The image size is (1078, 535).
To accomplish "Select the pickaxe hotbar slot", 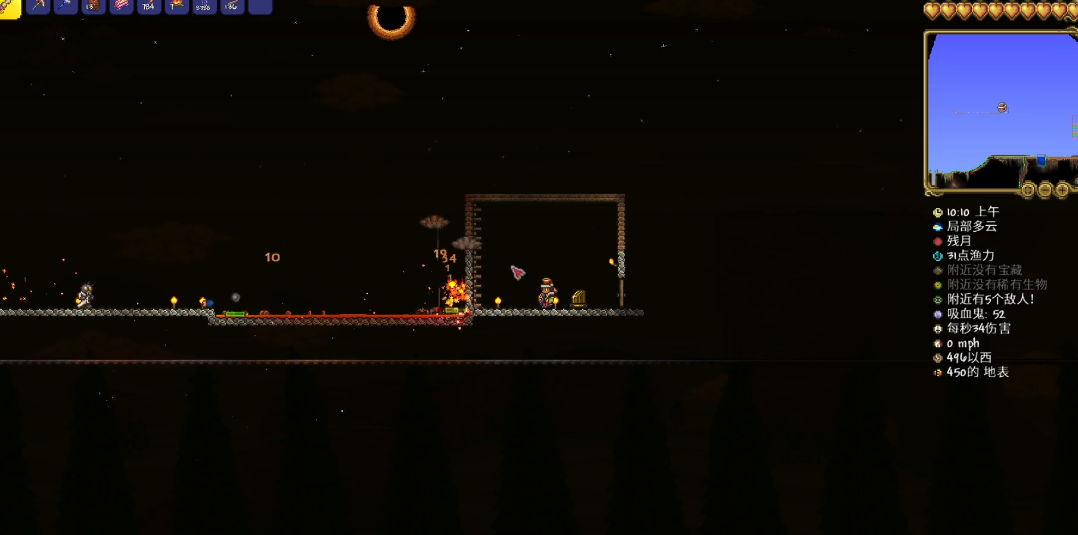I will tap(38, 6).
